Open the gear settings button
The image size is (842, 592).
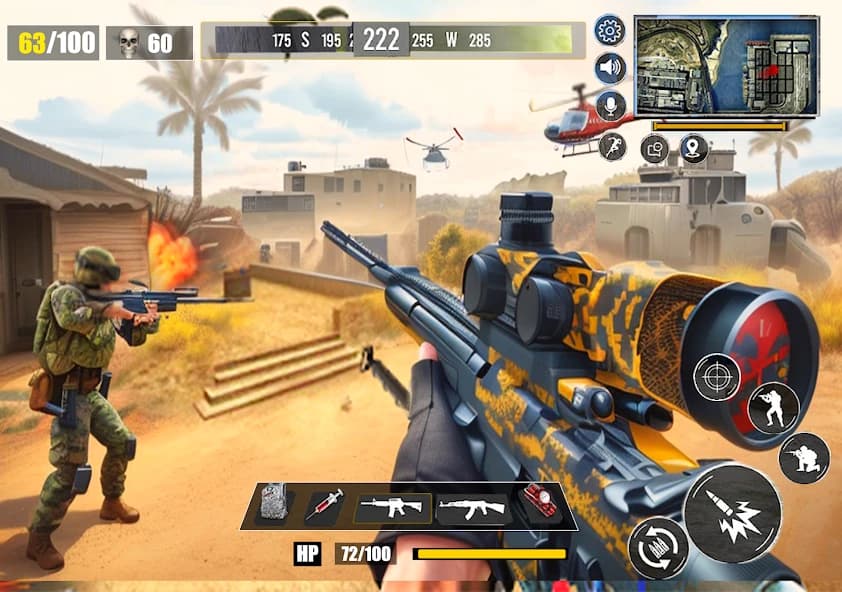609,30
